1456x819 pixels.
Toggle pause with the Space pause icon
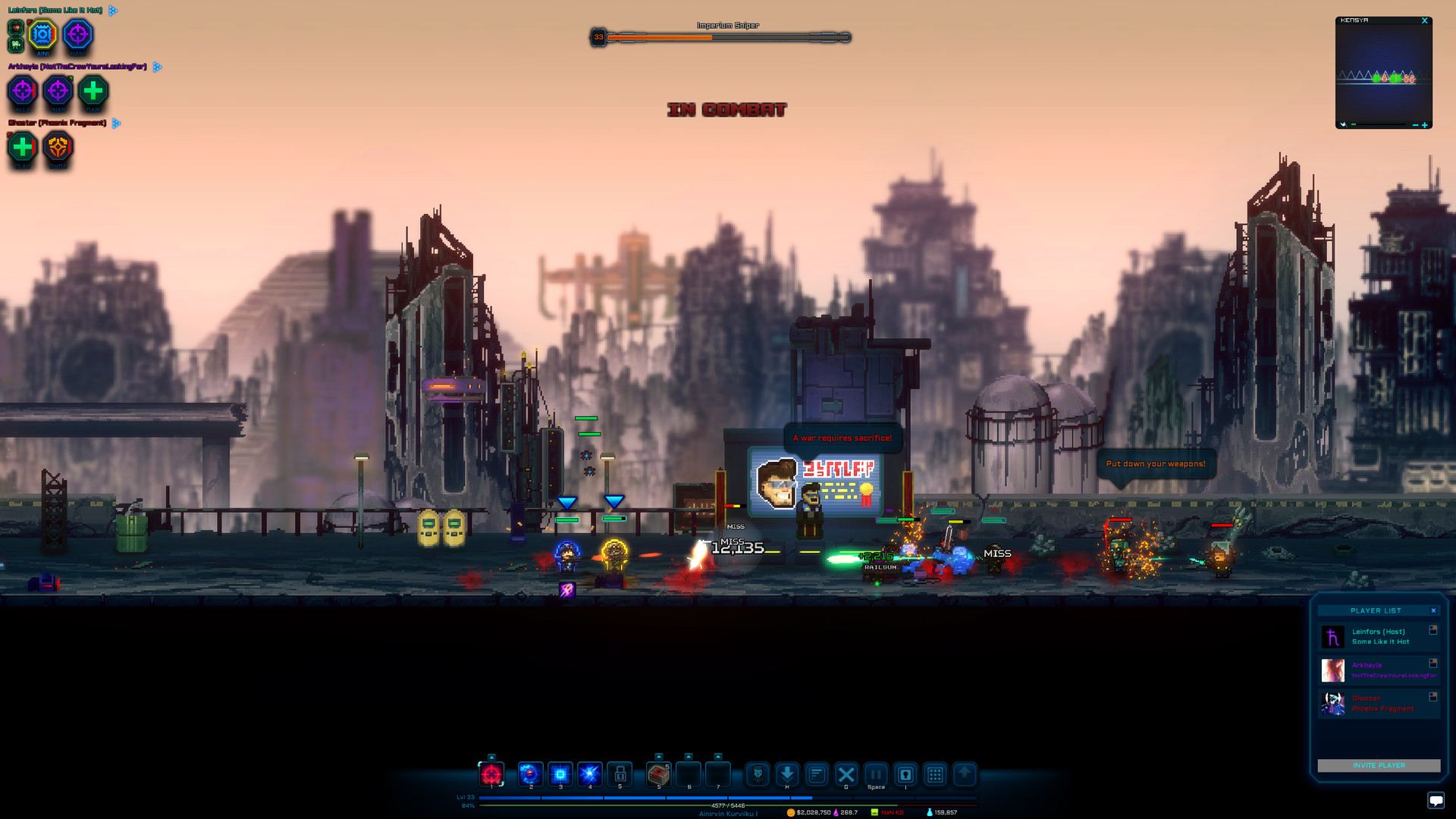(x=876, y=774)
